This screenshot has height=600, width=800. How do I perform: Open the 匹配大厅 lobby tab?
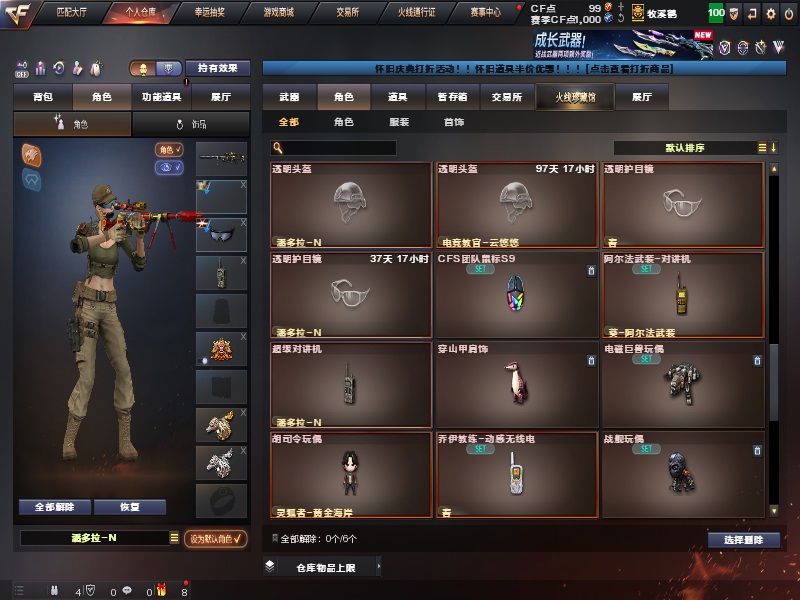pyautogui.click(x=71, y=13)
